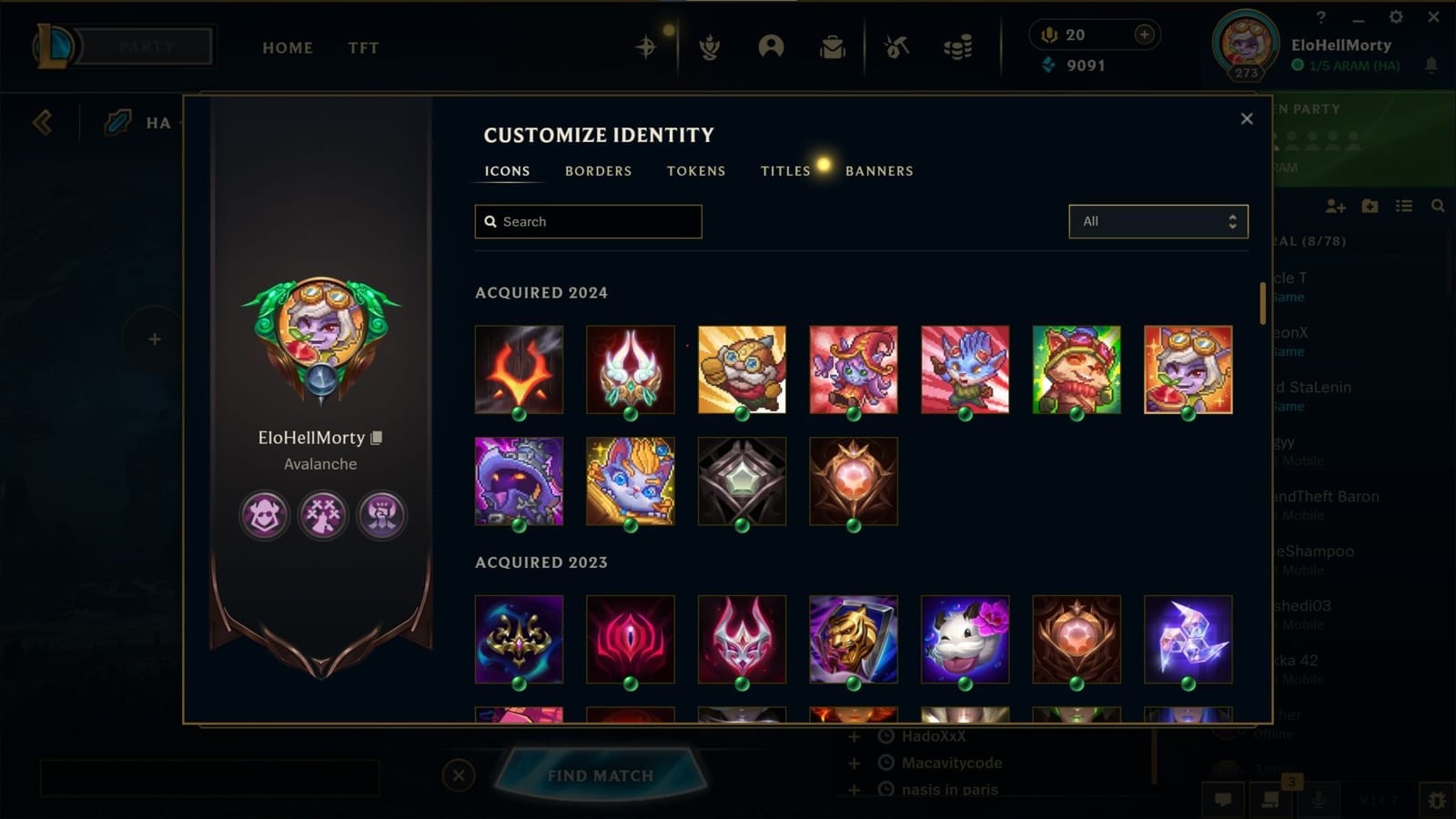Expand HadoXxX friend entry

click(x=853, y=736)
